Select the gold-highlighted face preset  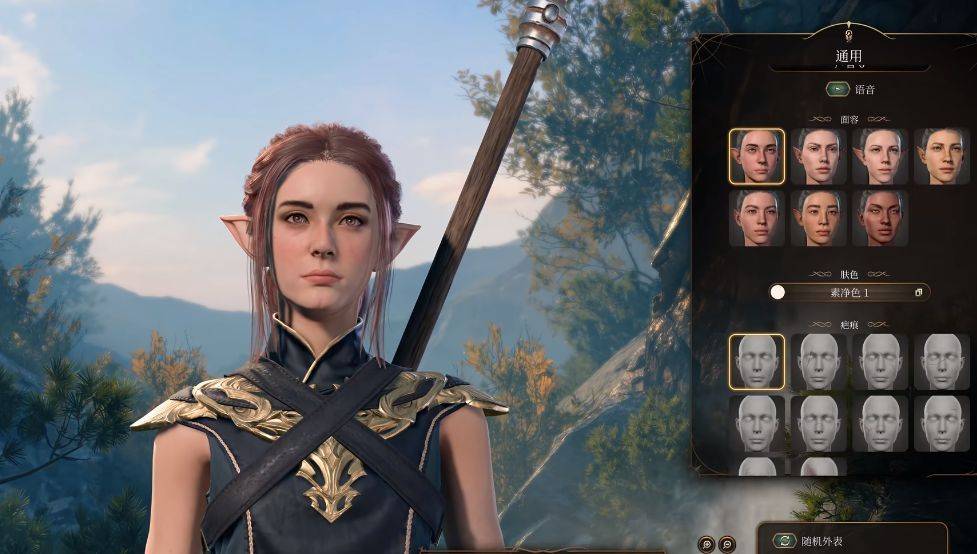pos(756,156)
